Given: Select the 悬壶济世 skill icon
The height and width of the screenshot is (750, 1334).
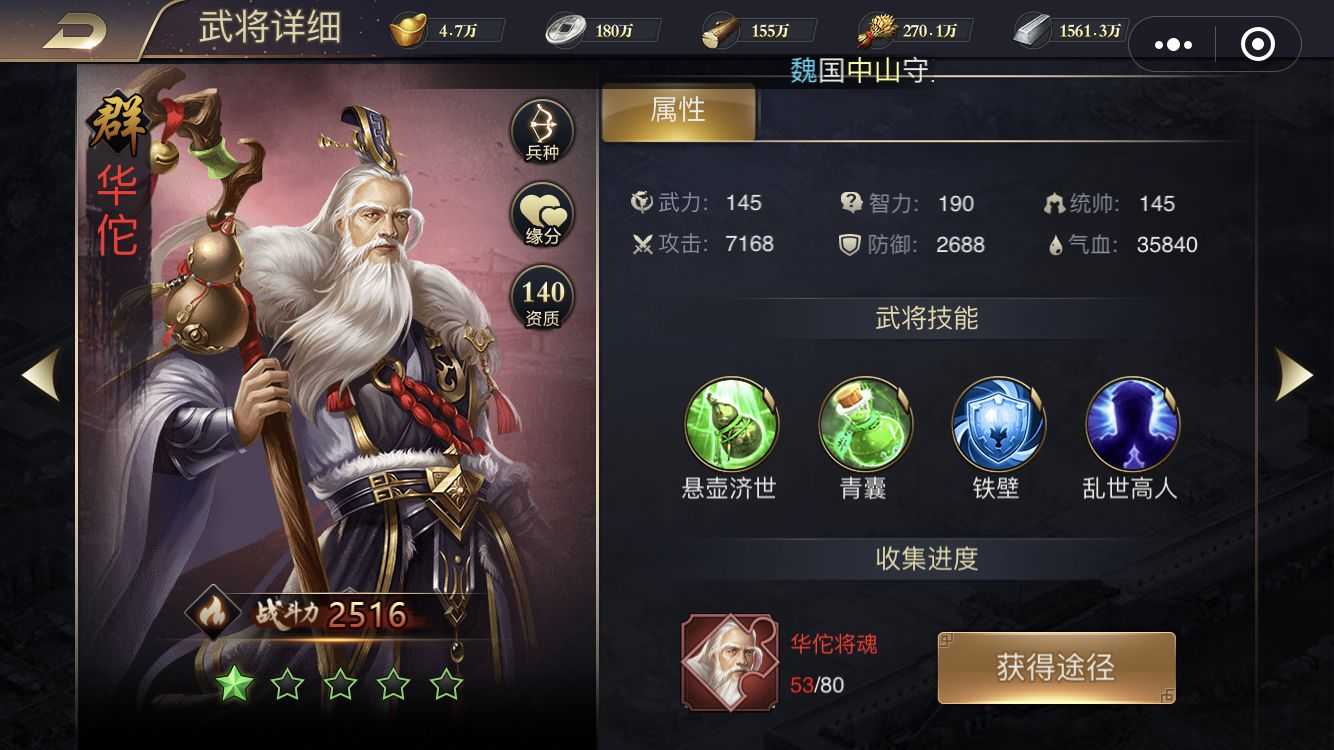Looking at the screenshot, I should point(730,423).
